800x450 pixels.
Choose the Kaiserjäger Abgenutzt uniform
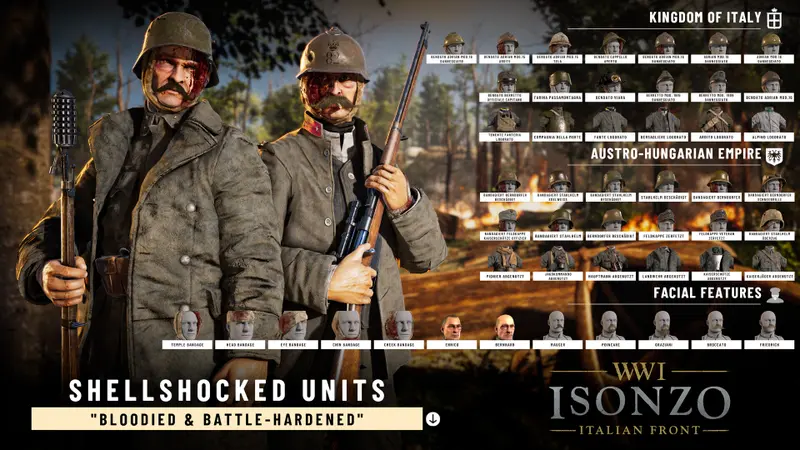770,258
